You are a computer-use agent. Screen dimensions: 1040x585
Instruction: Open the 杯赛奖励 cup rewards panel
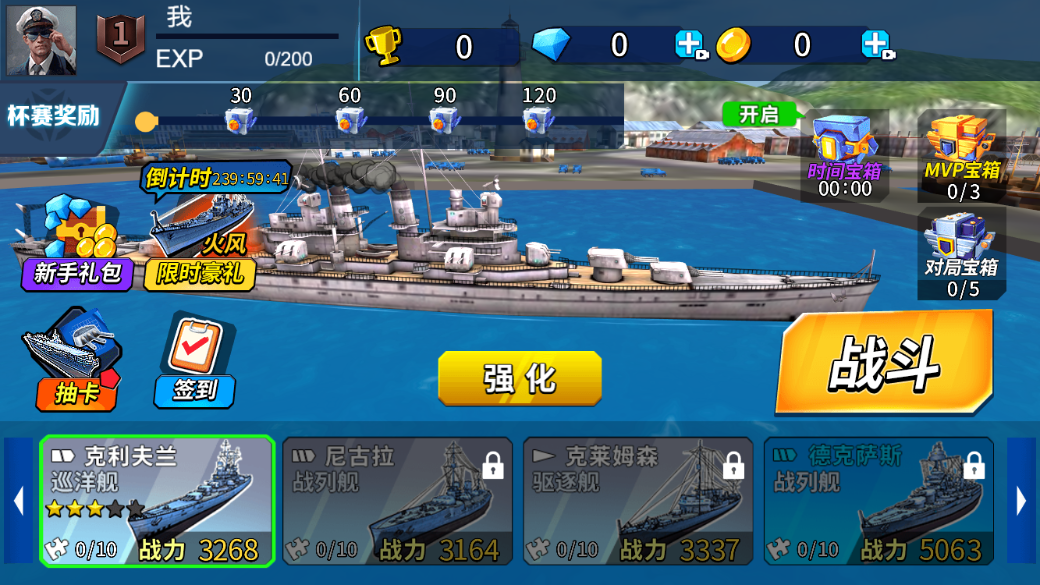[54, 116]
